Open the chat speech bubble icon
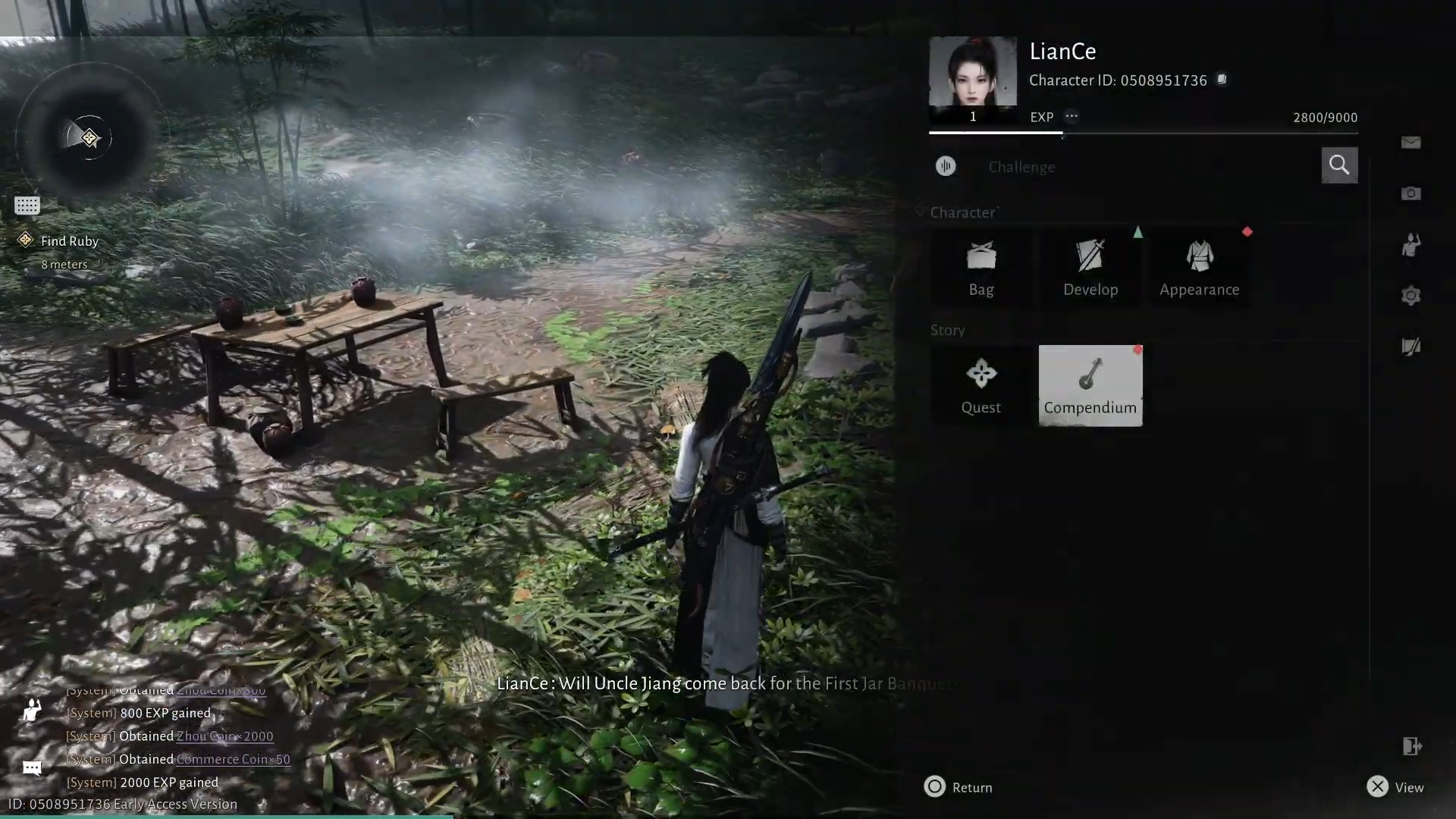Viewport: 1456px width, 819px height. pos(32,768)
